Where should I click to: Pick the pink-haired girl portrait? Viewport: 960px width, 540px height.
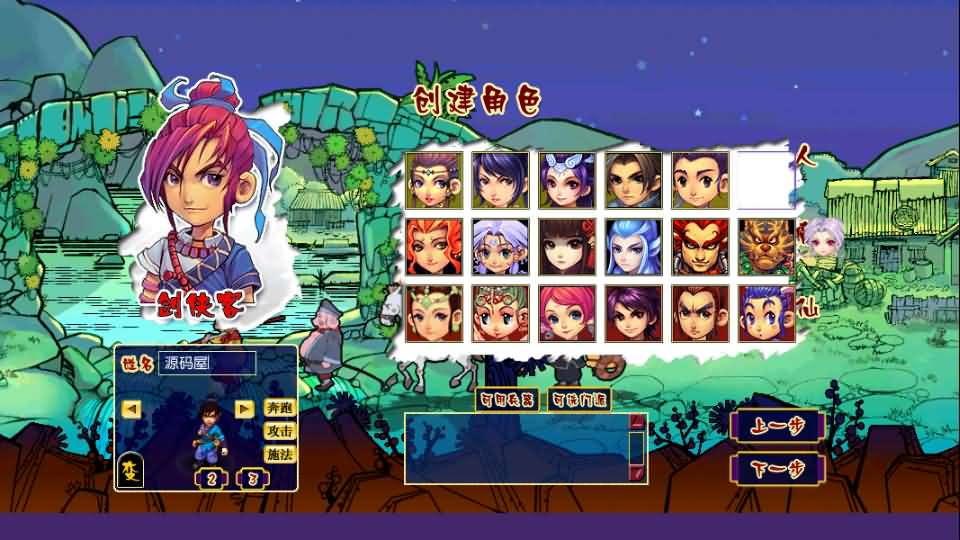coord(566,312)
